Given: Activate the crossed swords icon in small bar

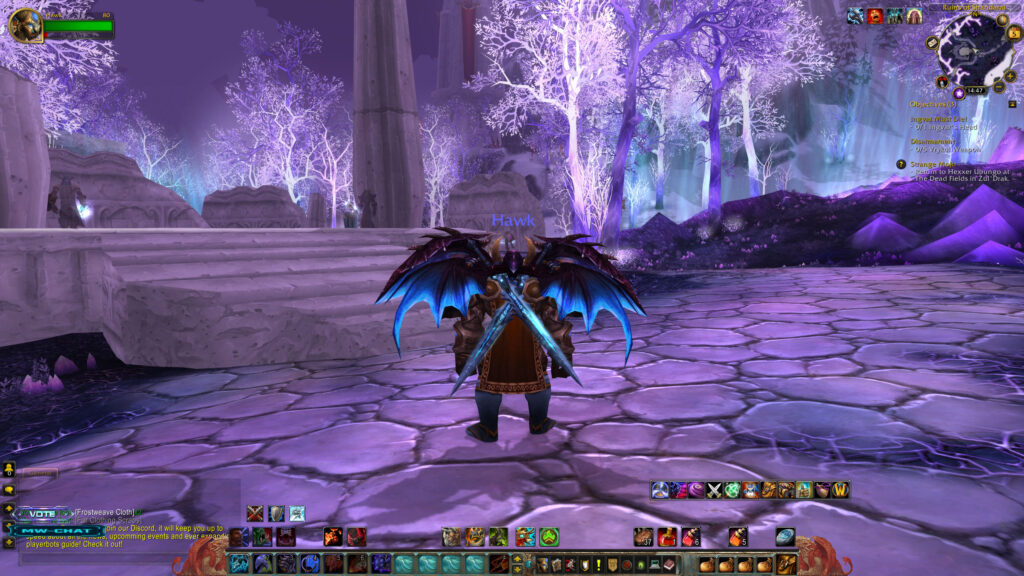Looking at the screenshot, I should [x=714, y=490].
